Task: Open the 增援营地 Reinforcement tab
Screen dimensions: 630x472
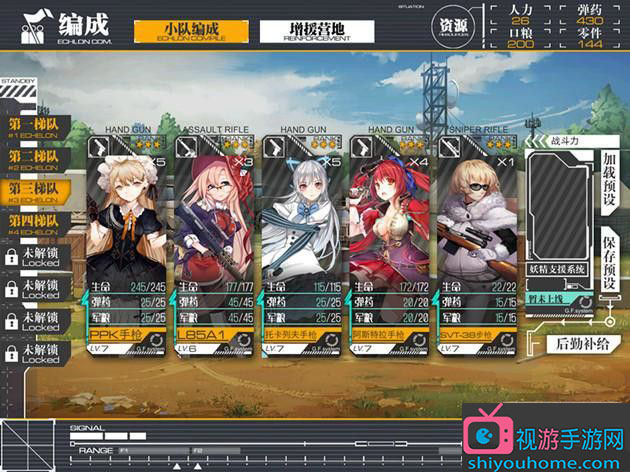Action: [316, 30]
